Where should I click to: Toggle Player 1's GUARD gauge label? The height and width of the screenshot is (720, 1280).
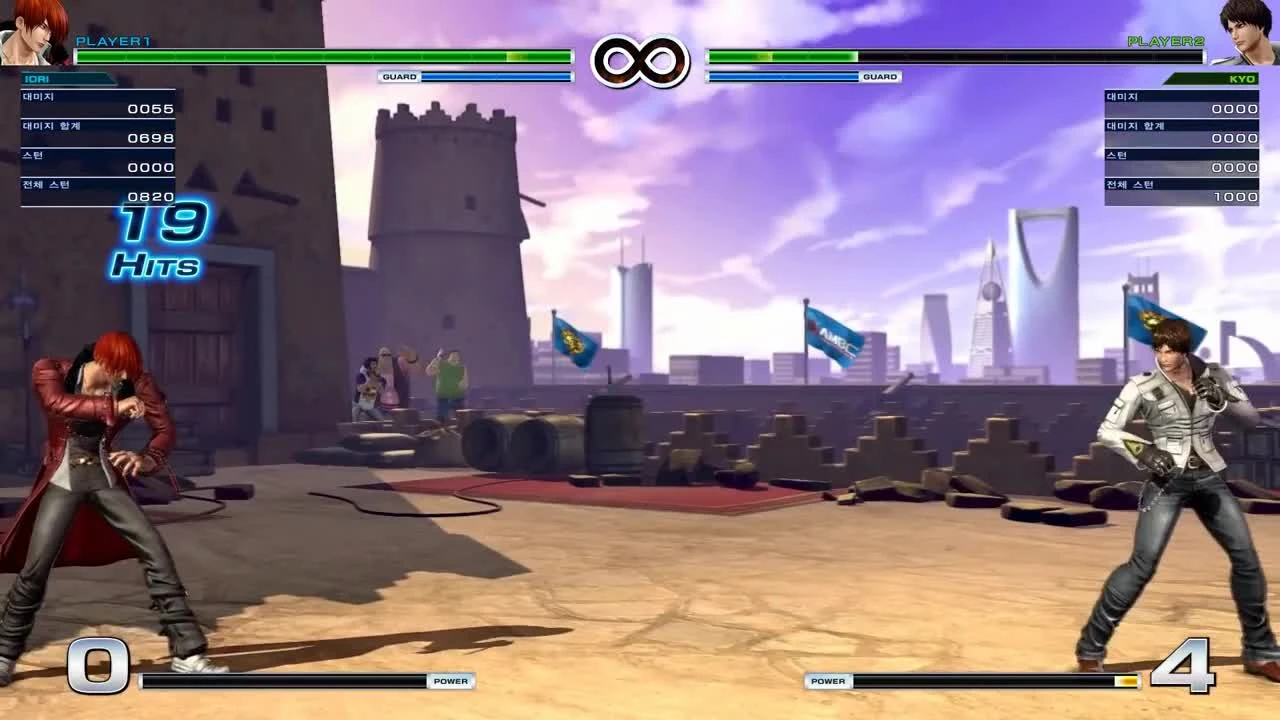(x=399, y=76)
